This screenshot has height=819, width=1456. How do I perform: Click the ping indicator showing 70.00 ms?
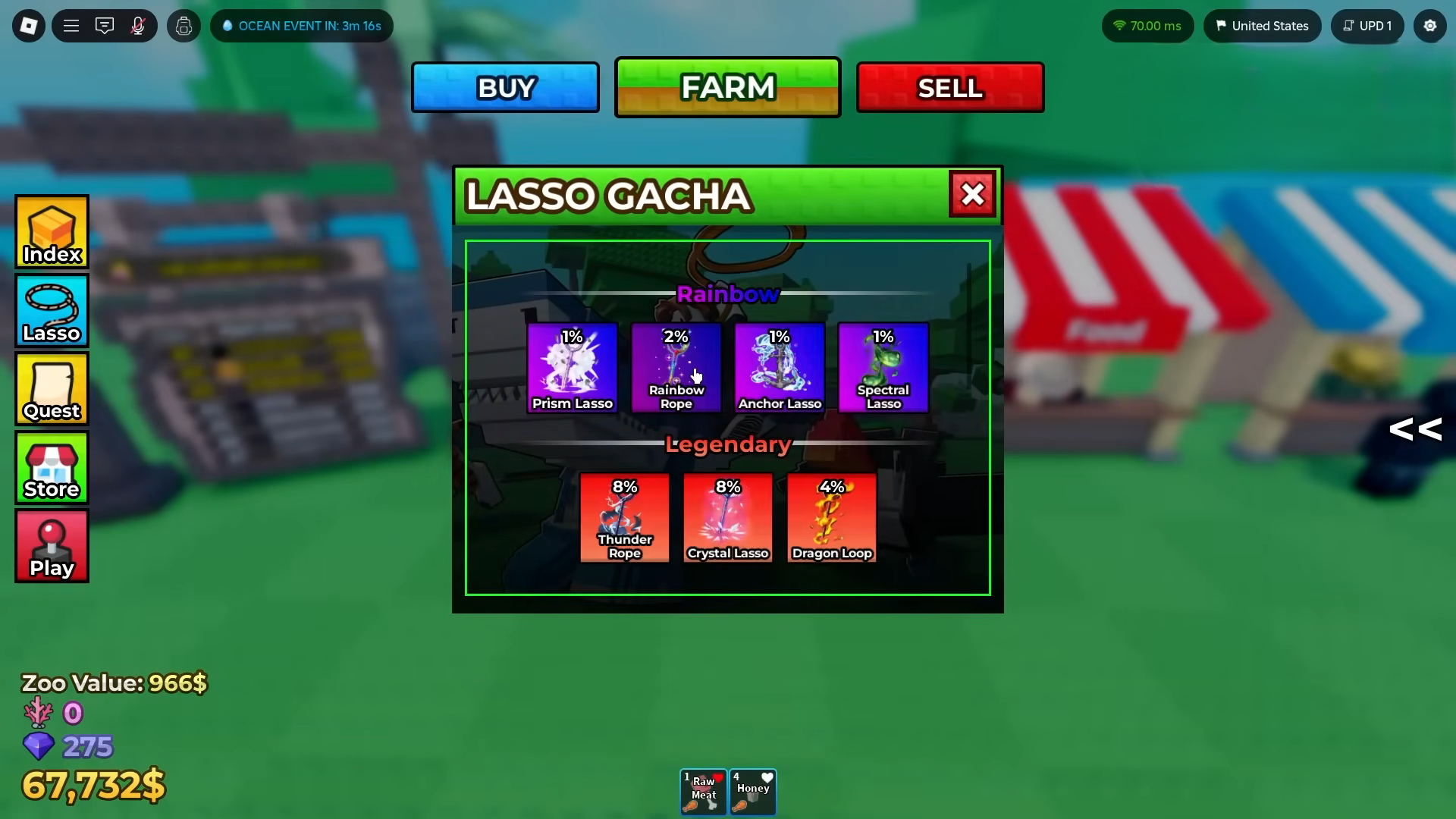[1147, 25]
